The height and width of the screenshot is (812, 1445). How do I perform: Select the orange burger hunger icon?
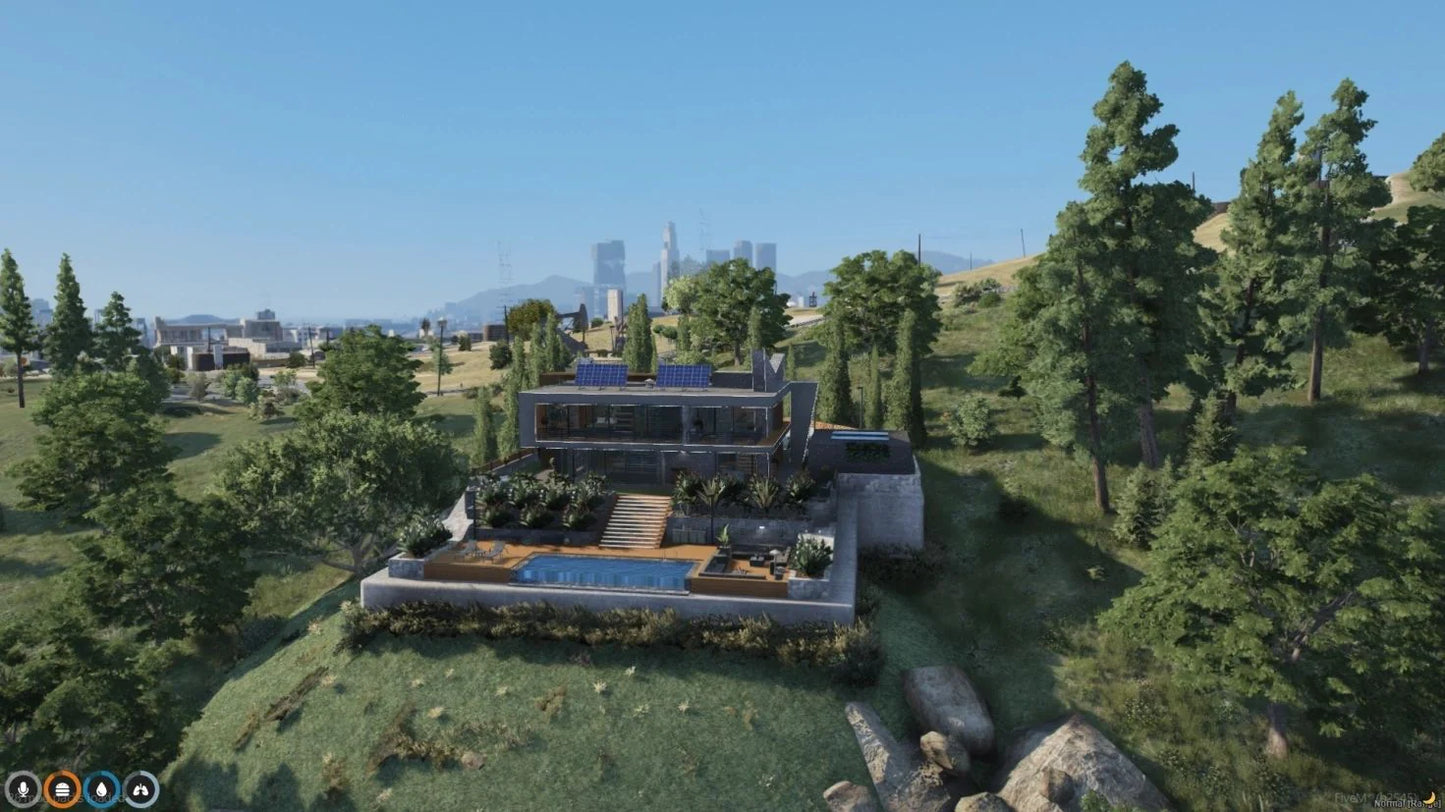[62, 789]
